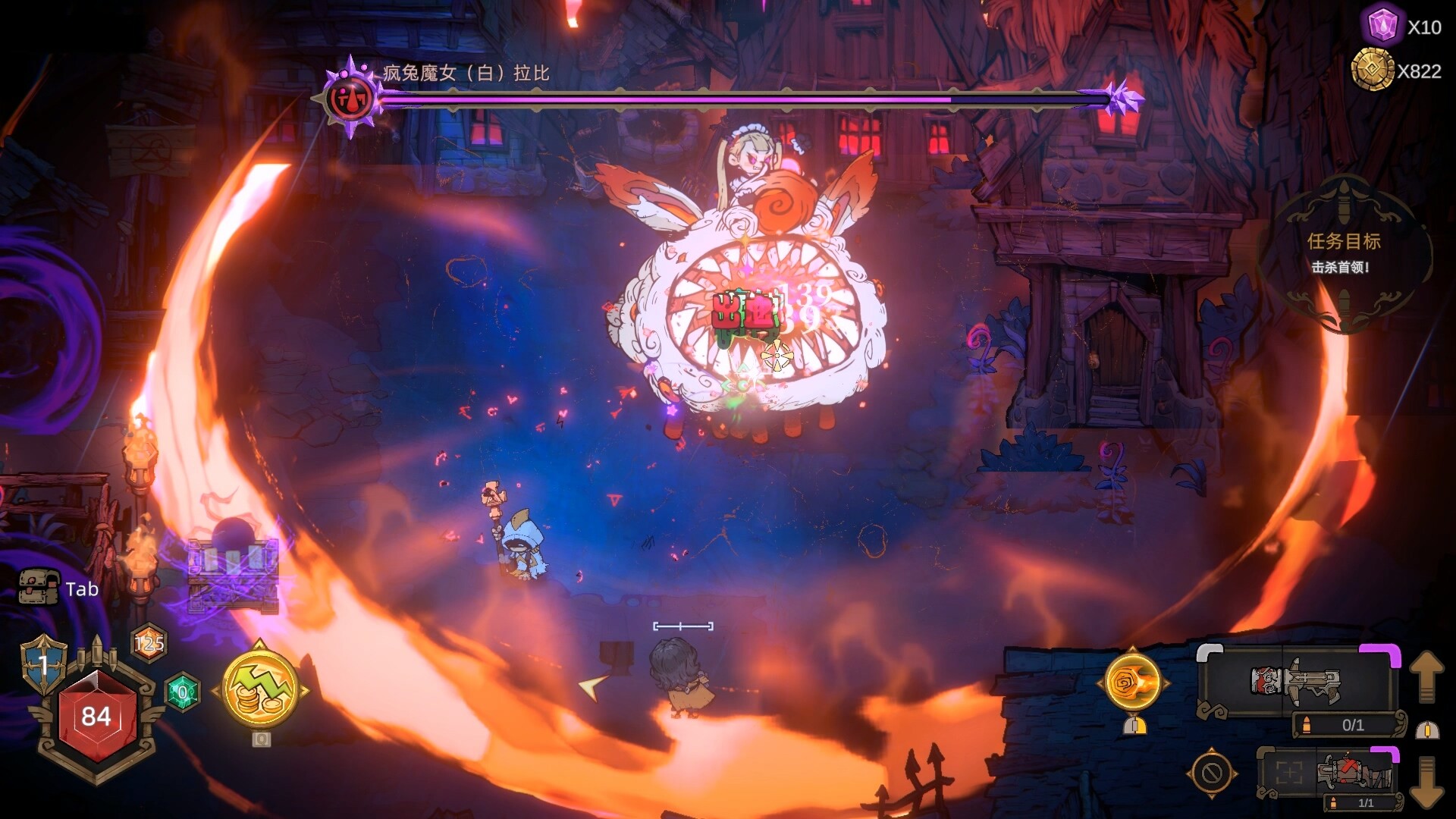1456x819 pixels.
Task: Activate the gold coins growth skill
Action: coord(259,691)
